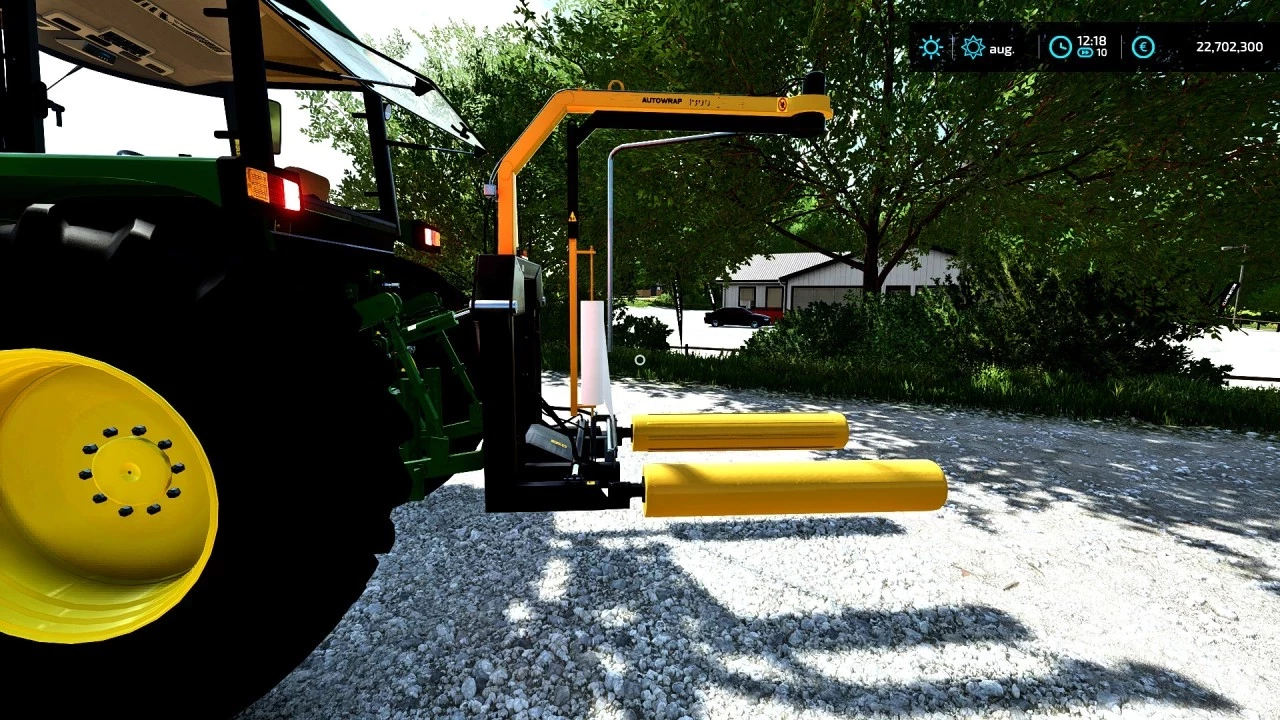Click the clock icon in the HUD
Viewport: 1280px width, 720px height.
coord(1059,47)
